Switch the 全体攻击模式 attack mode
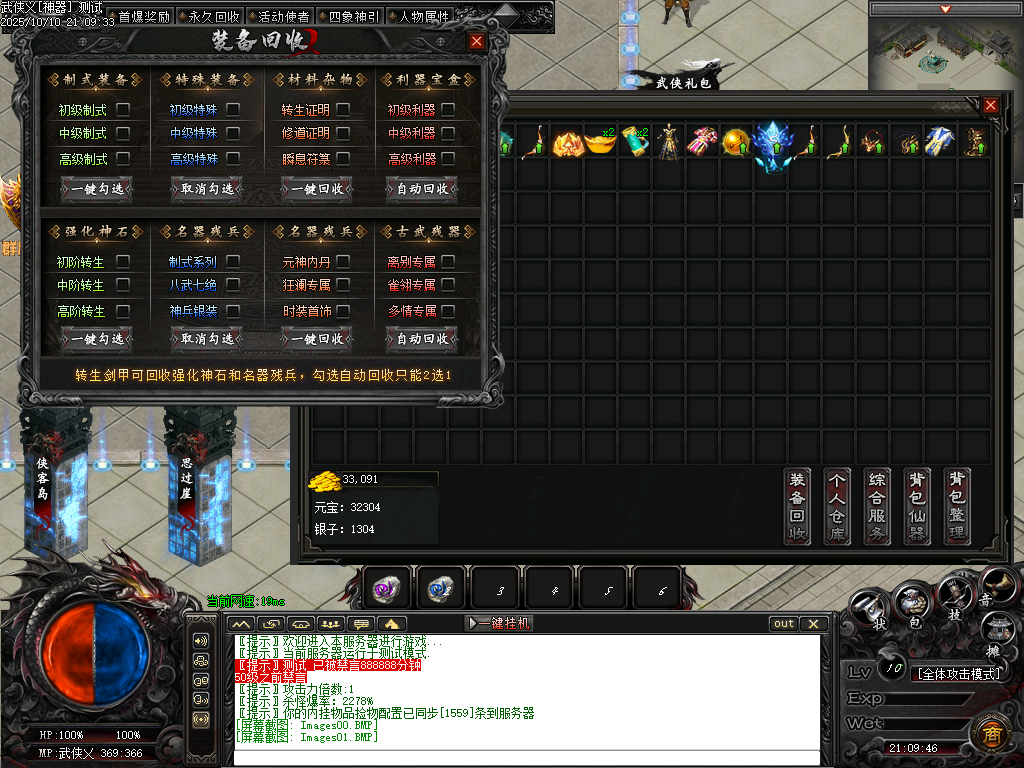Screen dimensions: 1024x768 point(958,674)
